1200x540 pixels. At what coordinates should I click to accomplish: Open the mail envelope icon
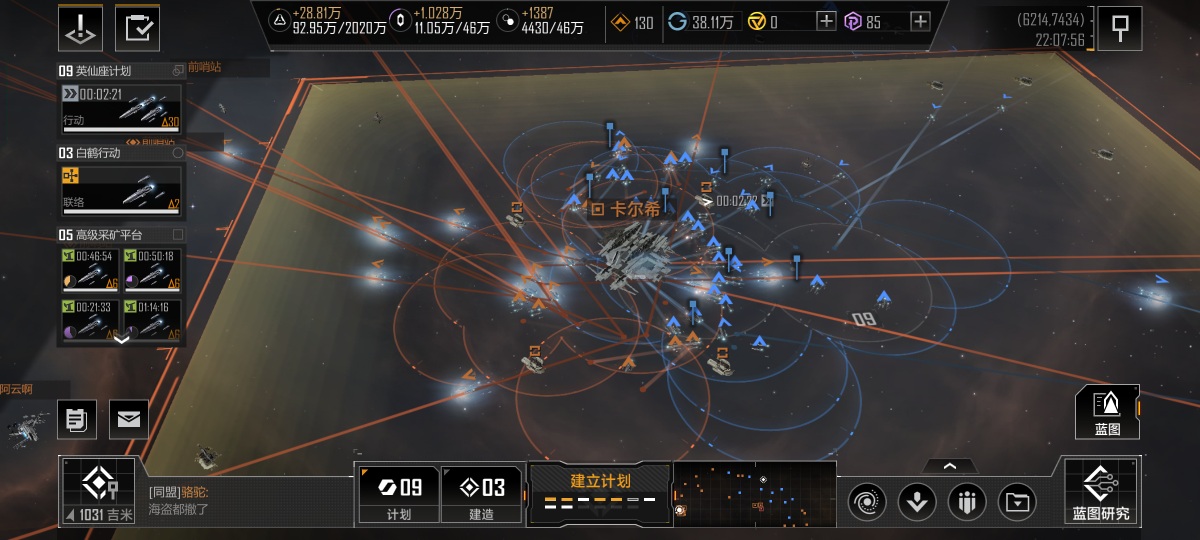pos(129,419)
